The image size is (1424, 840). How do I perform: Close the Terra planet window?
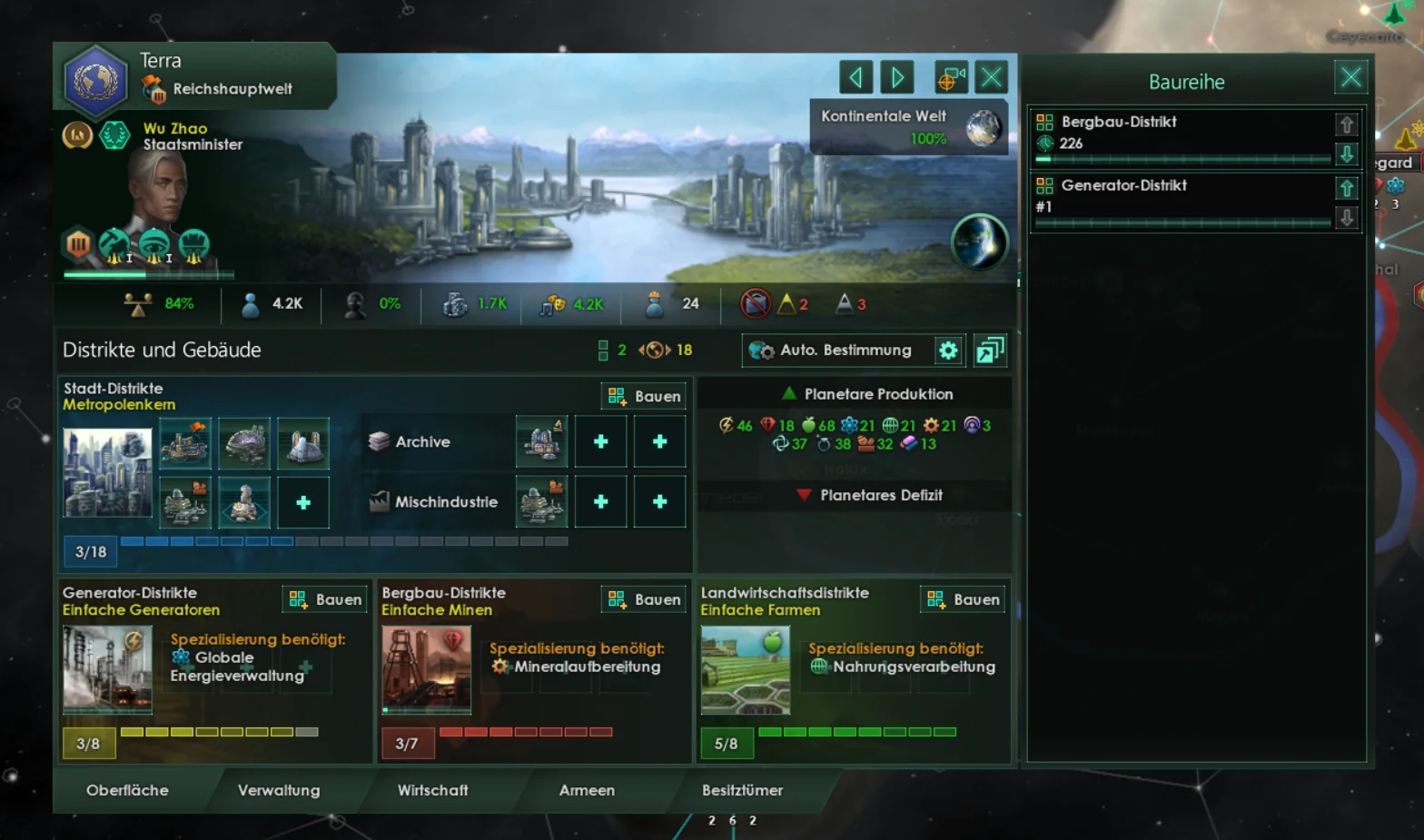(991, 77)
